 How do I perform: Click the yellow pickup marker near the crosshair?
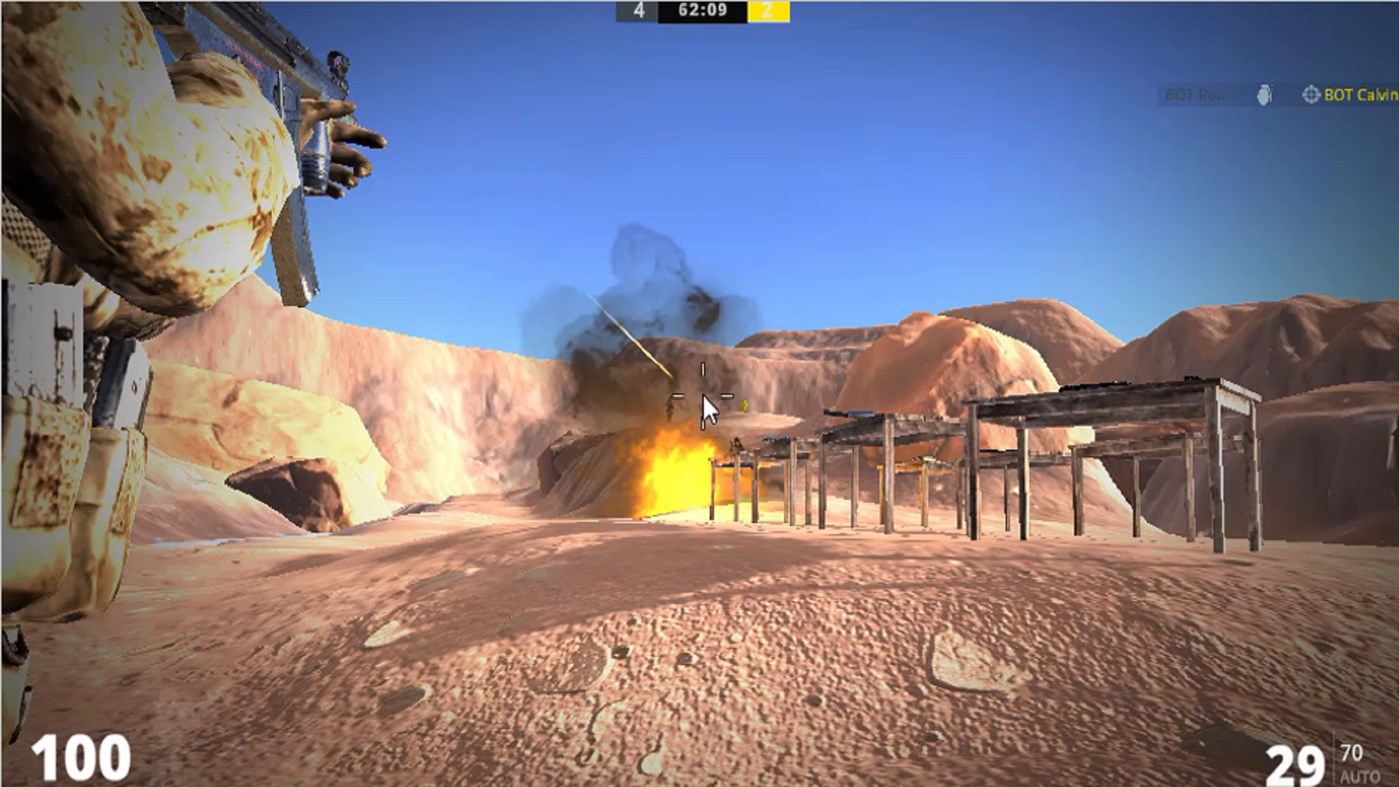(x=744, y=404)
